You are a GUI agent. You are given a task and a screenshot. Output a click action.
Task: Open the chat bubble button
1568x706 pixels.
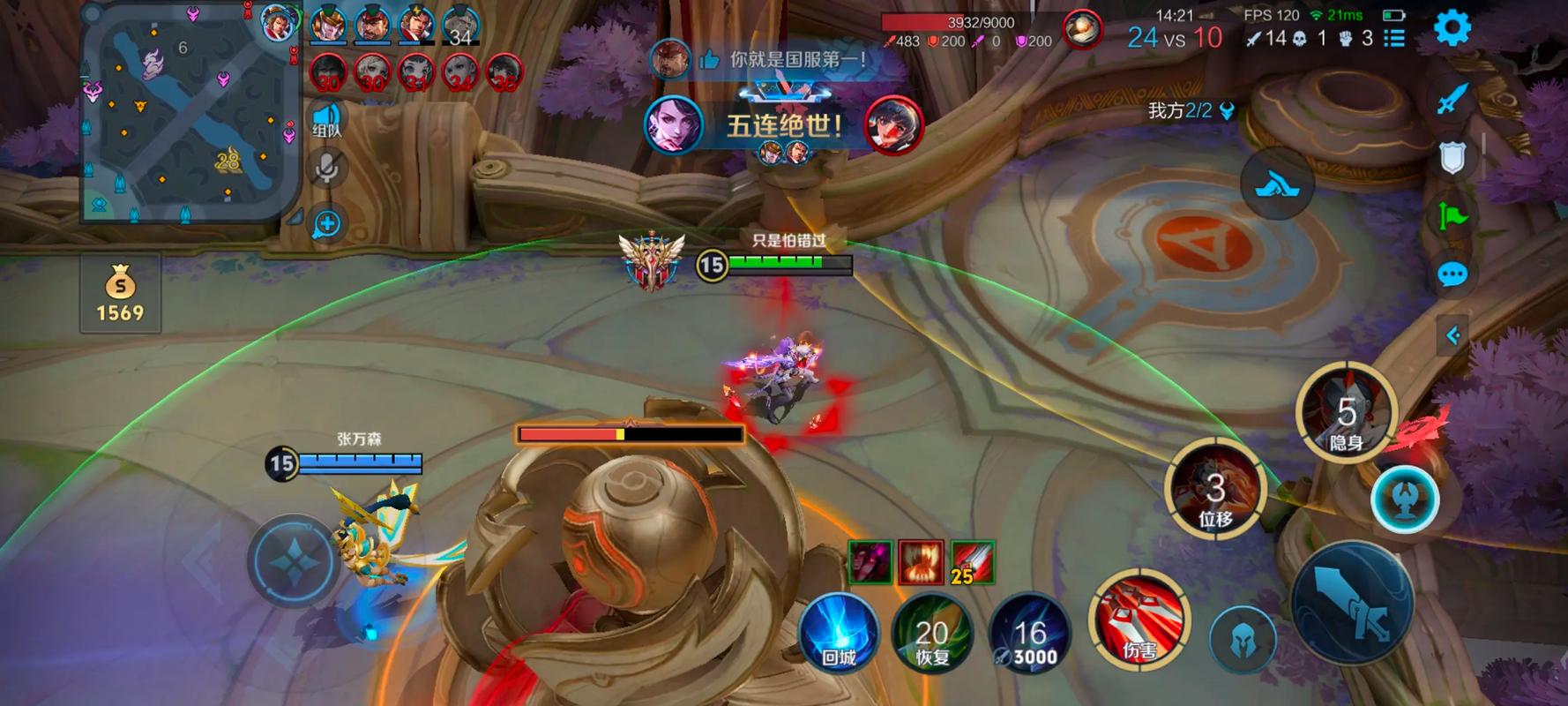(x=1452, y=274)
